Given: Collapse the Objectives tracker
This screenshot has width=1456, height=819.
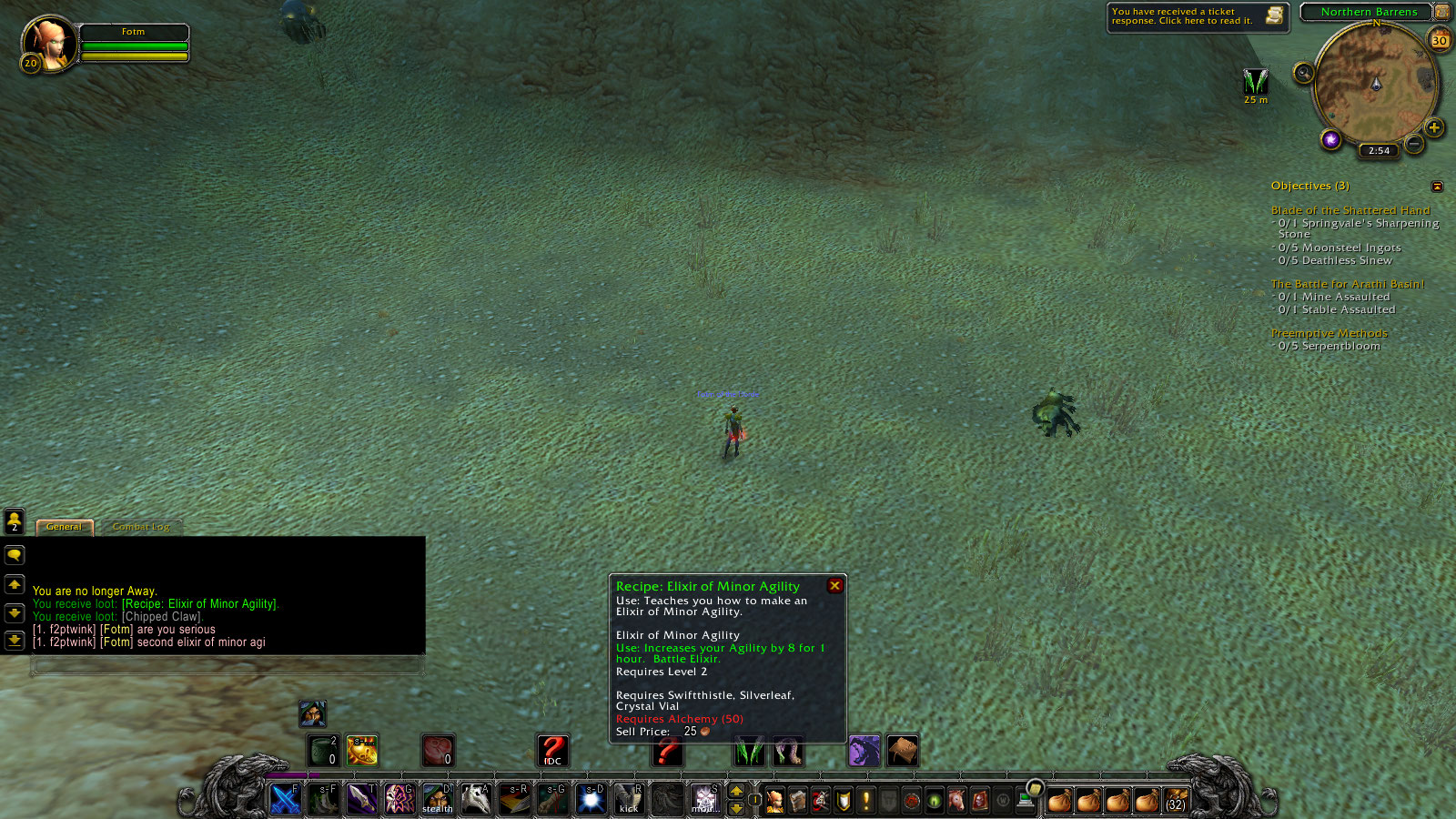Looking at the screenshot, I should click(1437, 187).
